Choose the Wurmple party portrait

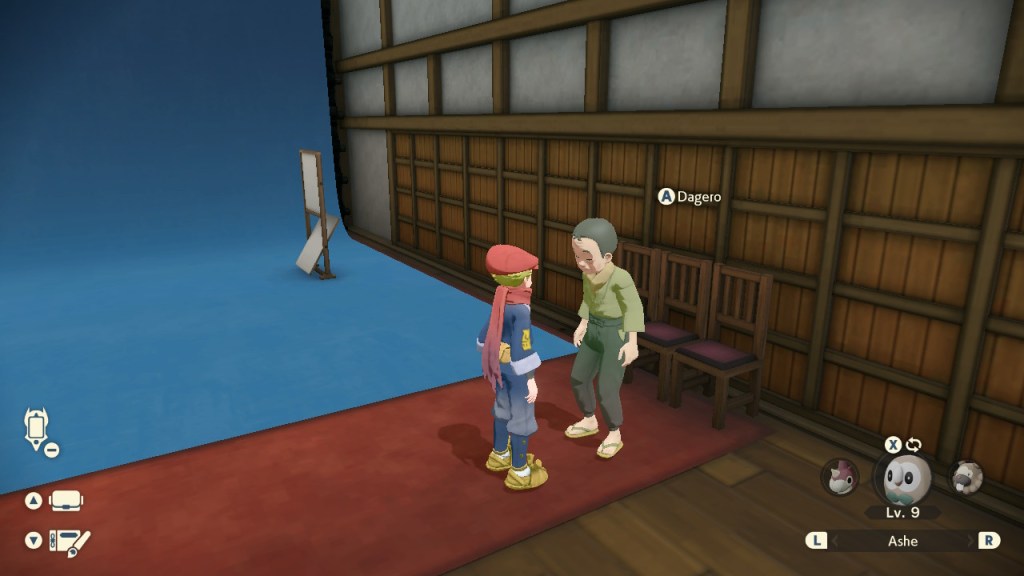840,477
